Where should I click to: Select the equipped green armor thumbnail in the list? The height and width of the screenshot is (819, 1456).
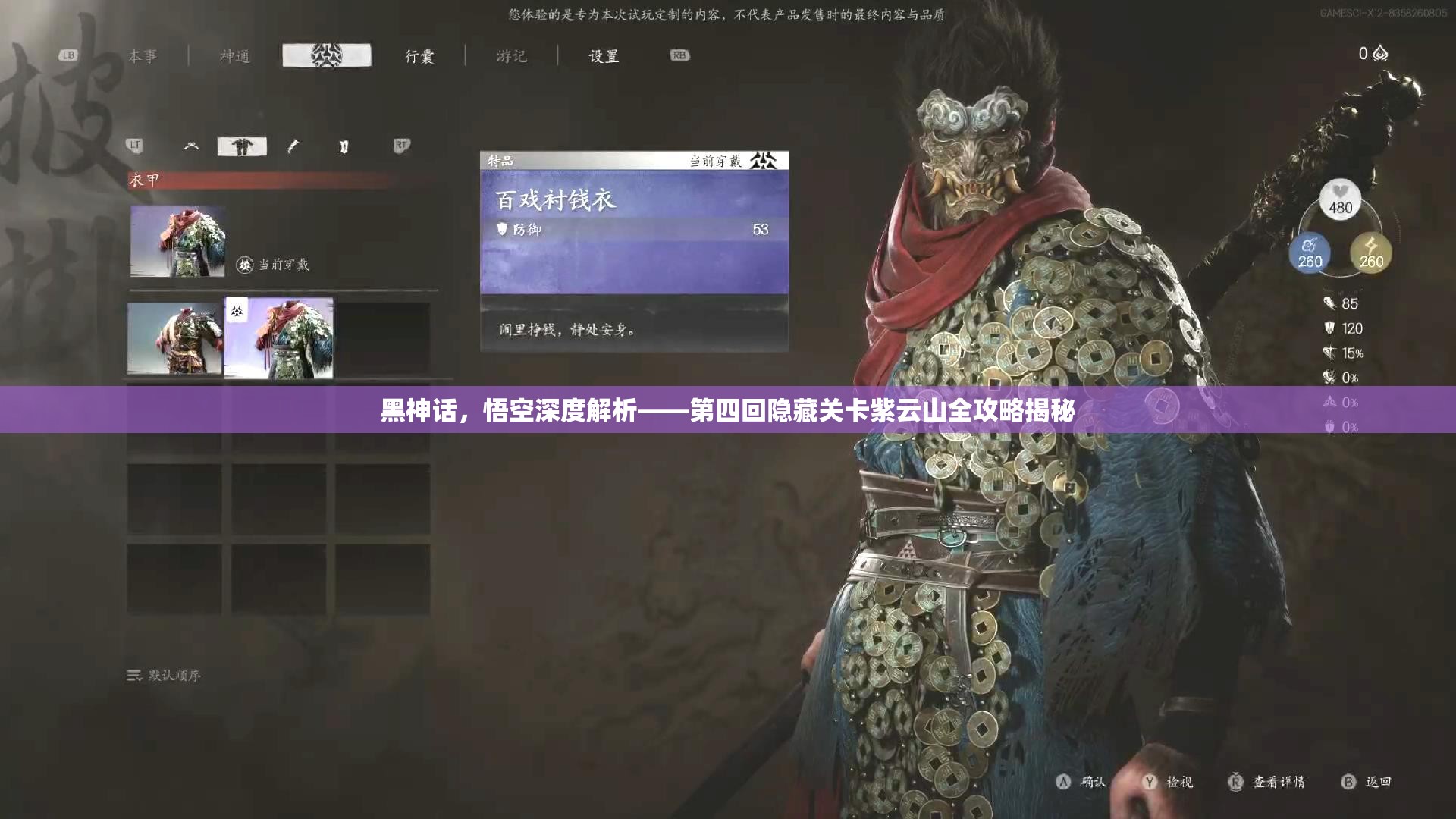click(279, 339)
